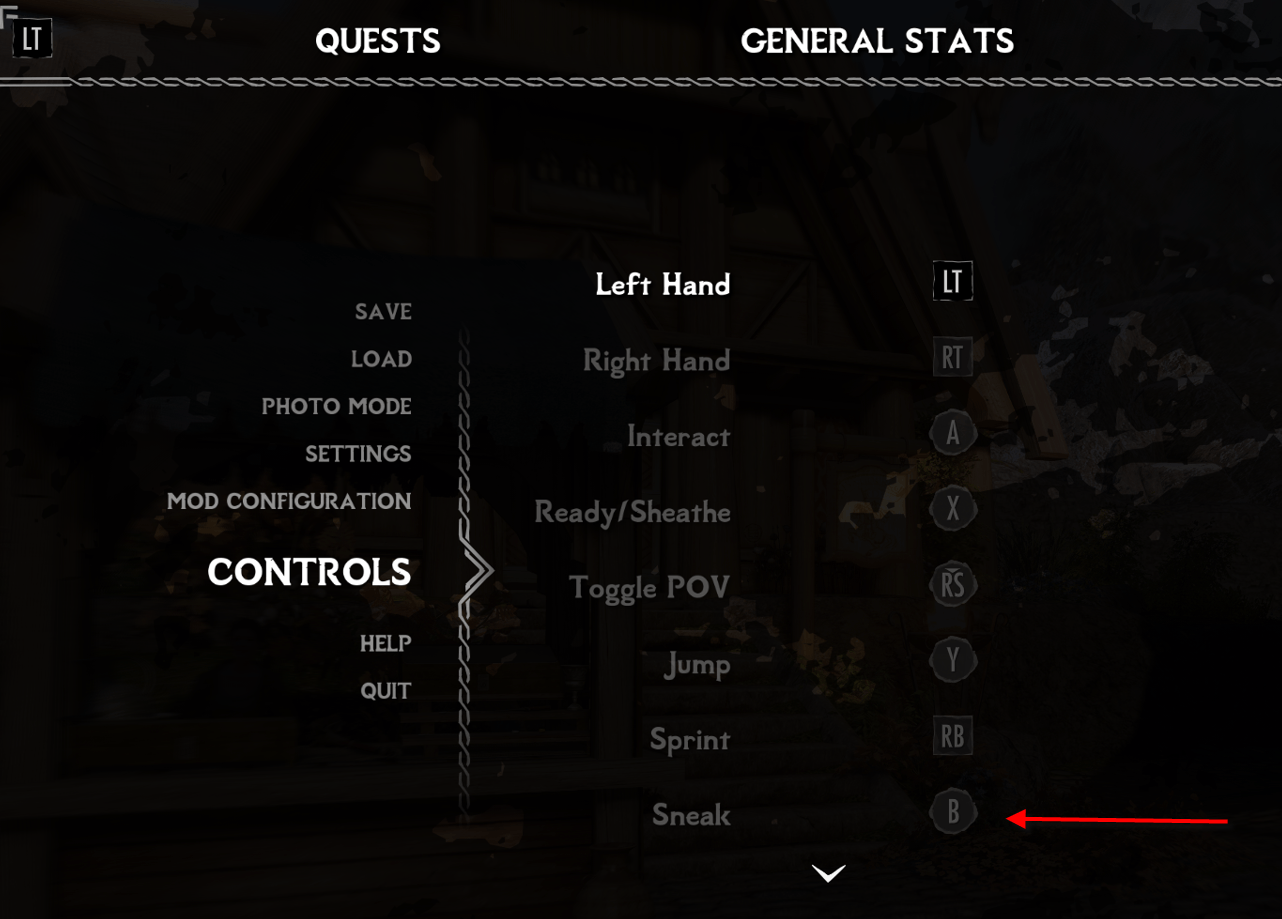Open the Quests tab
The width and height of the screenshot is (1282, 919).
377,41
